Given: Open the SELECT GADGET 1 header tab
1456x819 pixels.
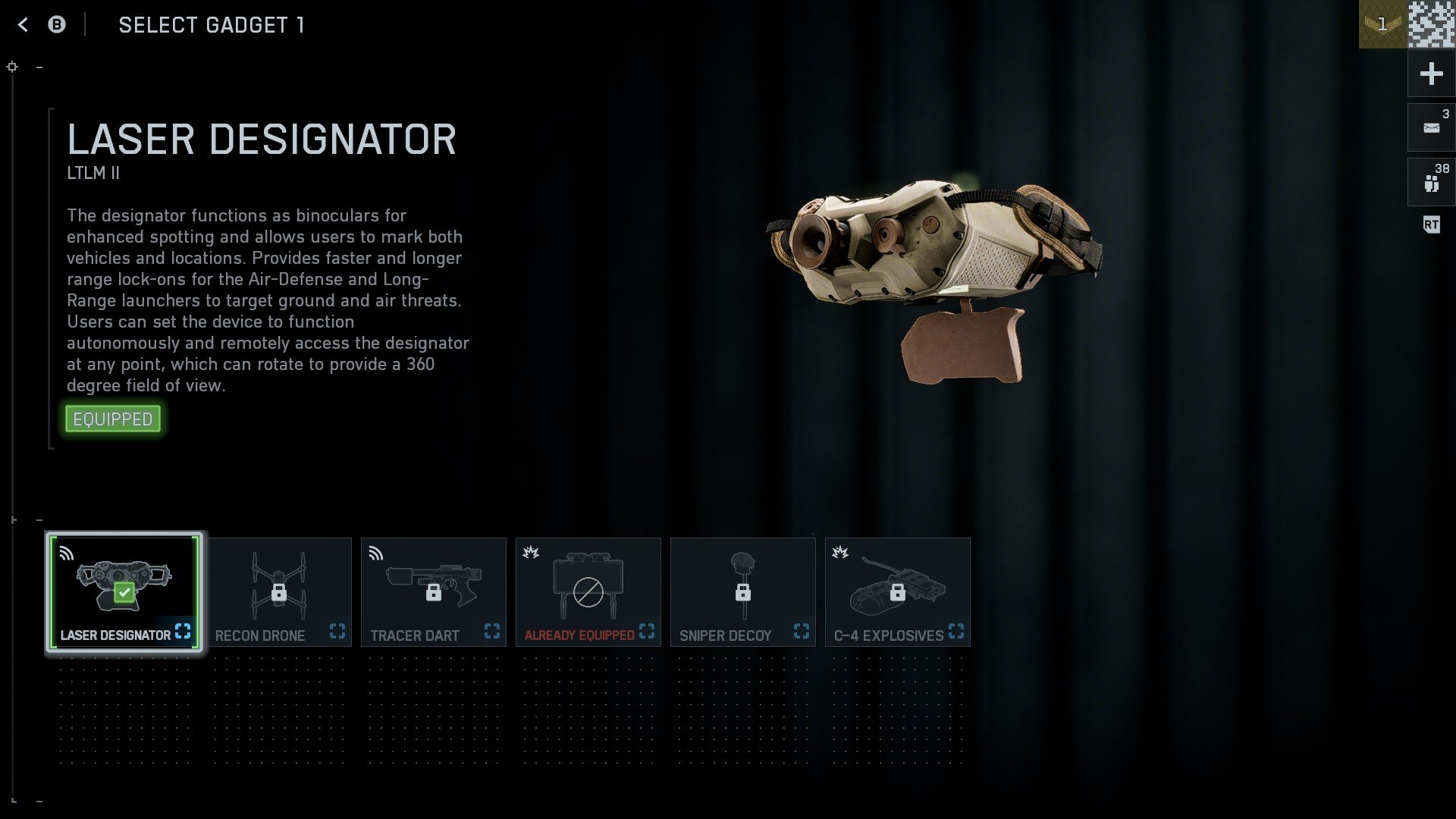Looking at the screenshot, I should (212, 25).
